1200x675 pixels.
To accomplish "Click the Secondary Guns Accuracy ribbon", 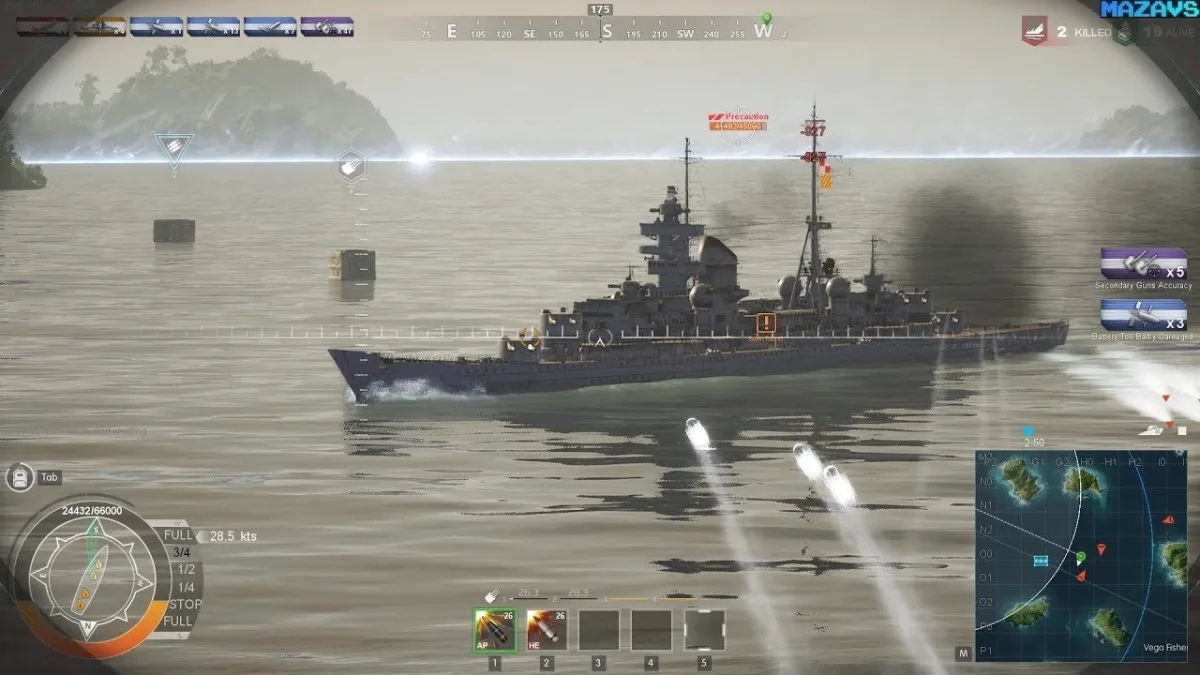I will (1143, 264).
